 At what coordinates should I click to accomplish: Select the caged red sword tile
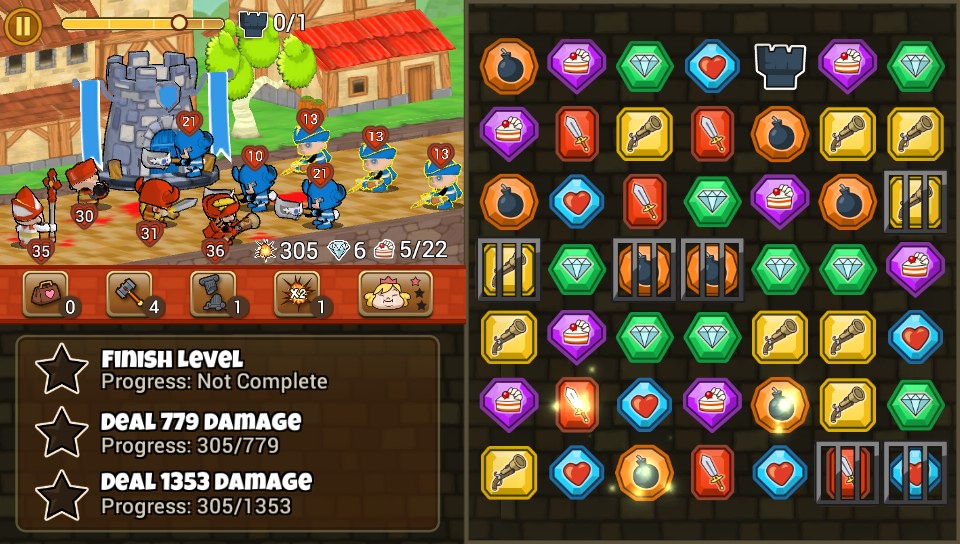tap(847, 472)
